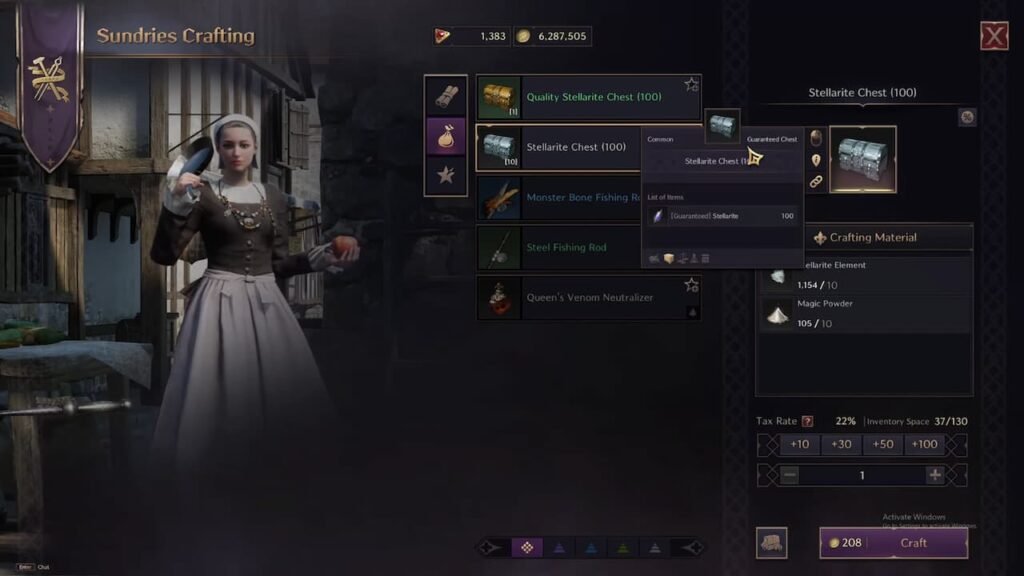Viewport: 1024px width, 576px height.
Task: Favorite the Quality Stellarite Chest with the star
Action: [691, 85]
